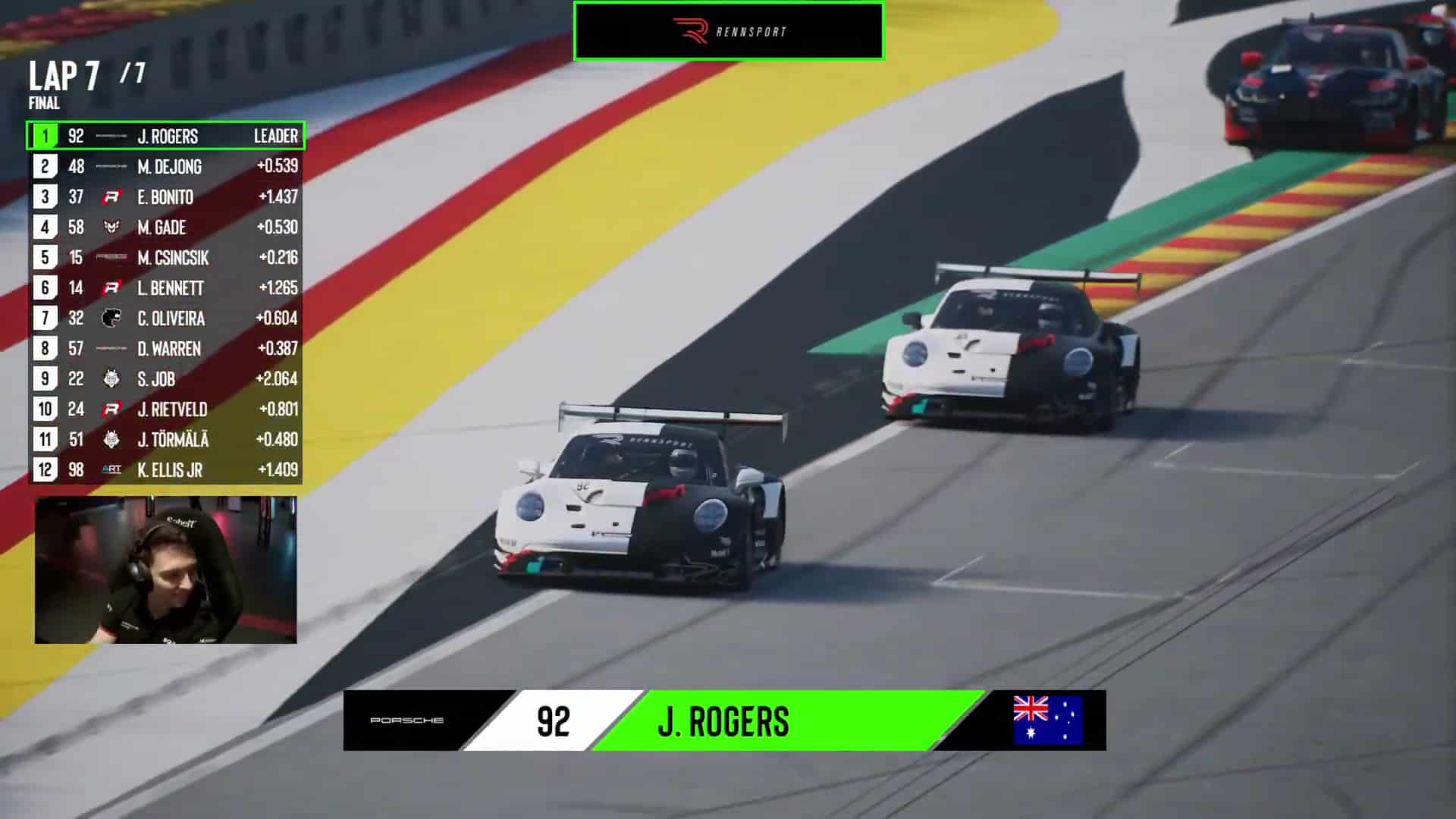Select L. Bennett's leaderboard row
The width and height of the screenshot is (1456, 819).
[165, 288]
